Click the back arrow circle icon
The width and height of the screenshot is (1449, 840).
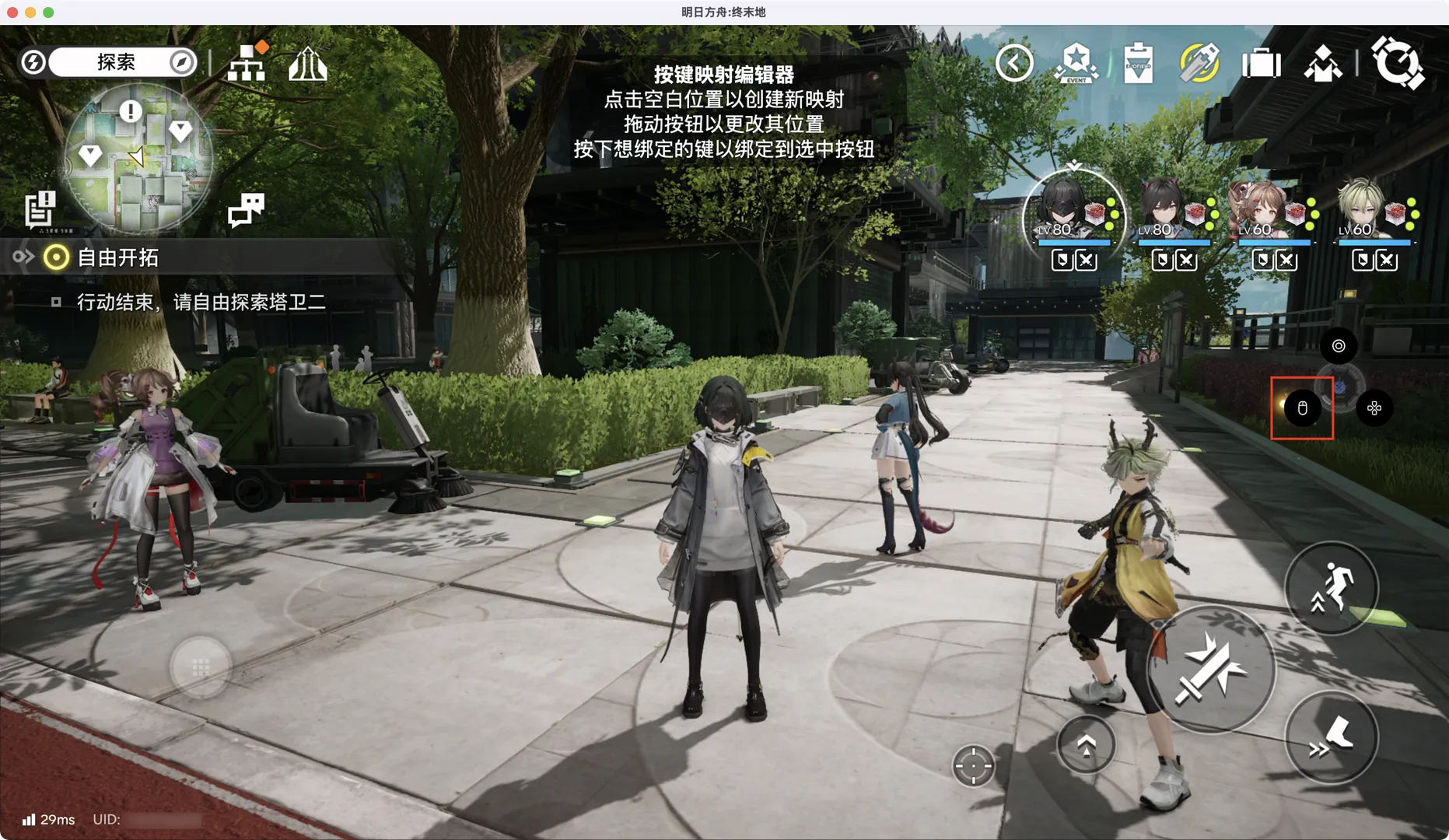coord(1014,63)
